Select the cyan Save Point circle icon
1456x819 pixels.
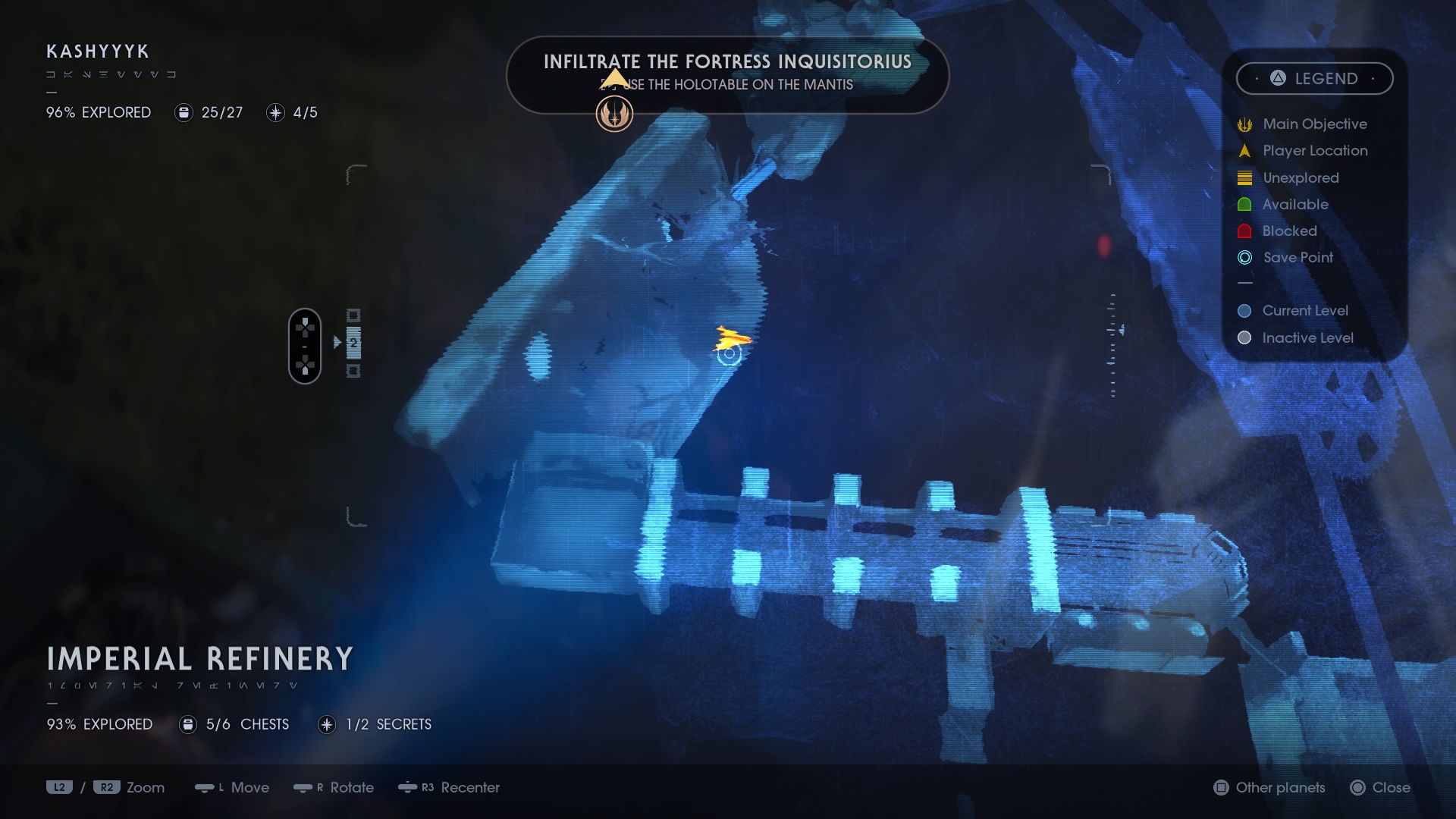click(1244, 257)
